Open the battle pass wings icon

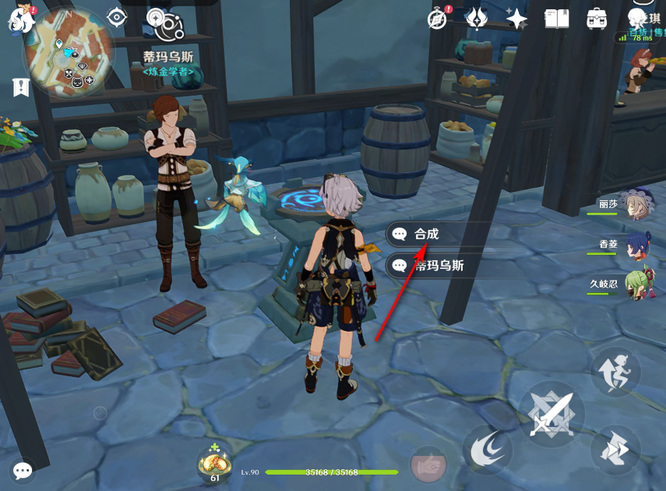click(x=479, y=18)
